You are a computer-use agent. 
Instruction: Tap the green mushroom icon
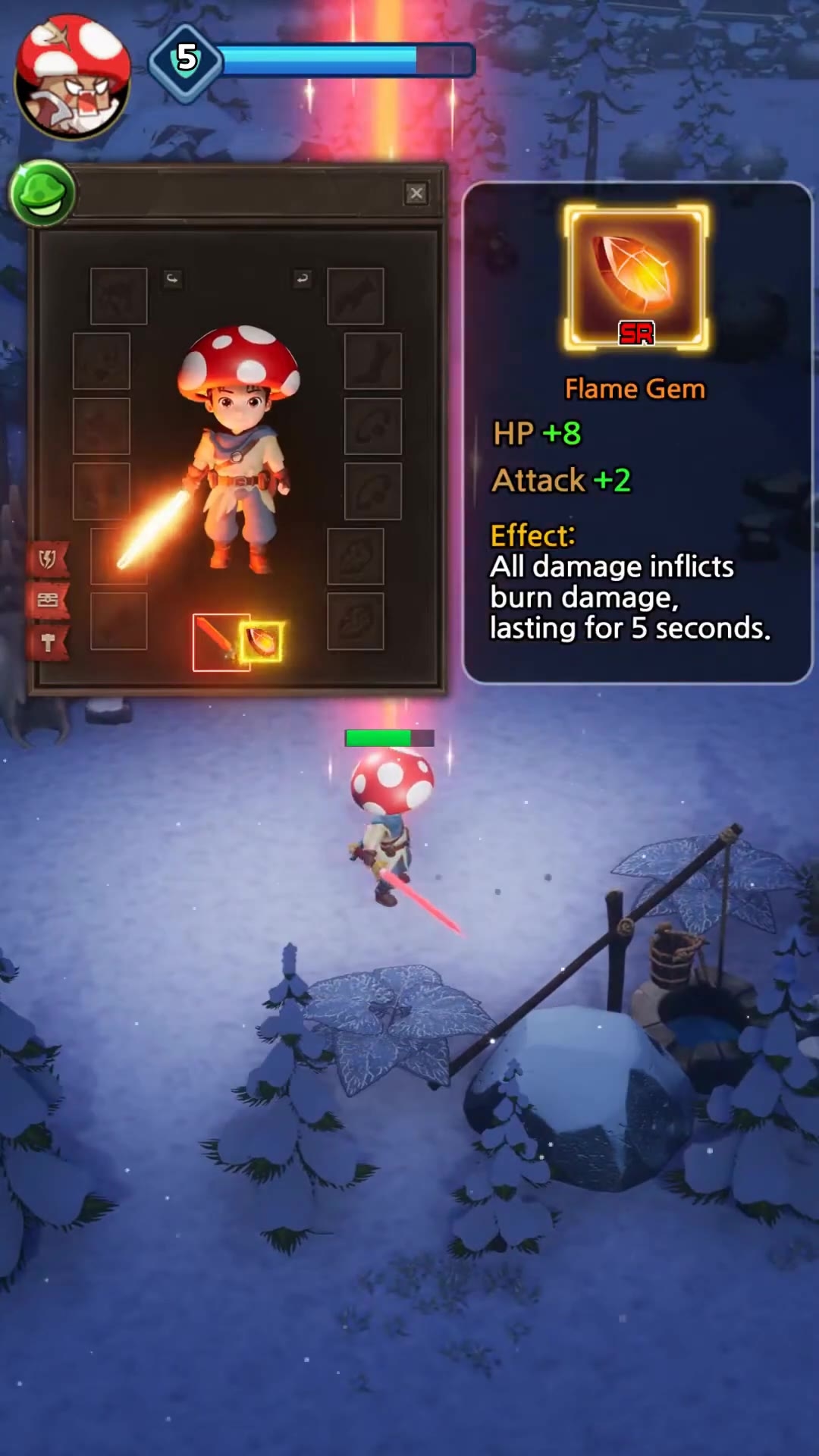pos(42,193)
